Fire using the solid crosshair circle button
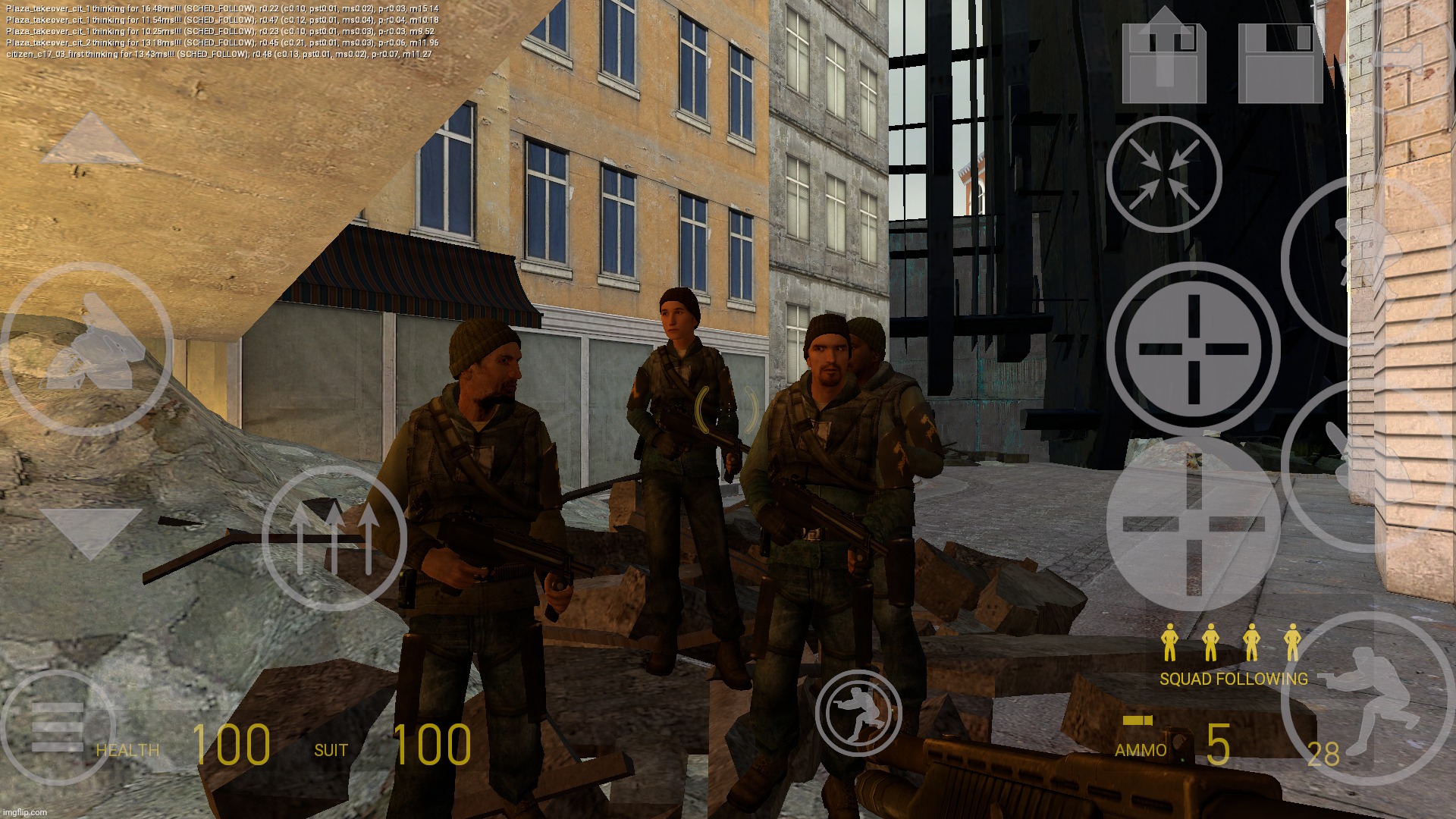 point(1193,349)
